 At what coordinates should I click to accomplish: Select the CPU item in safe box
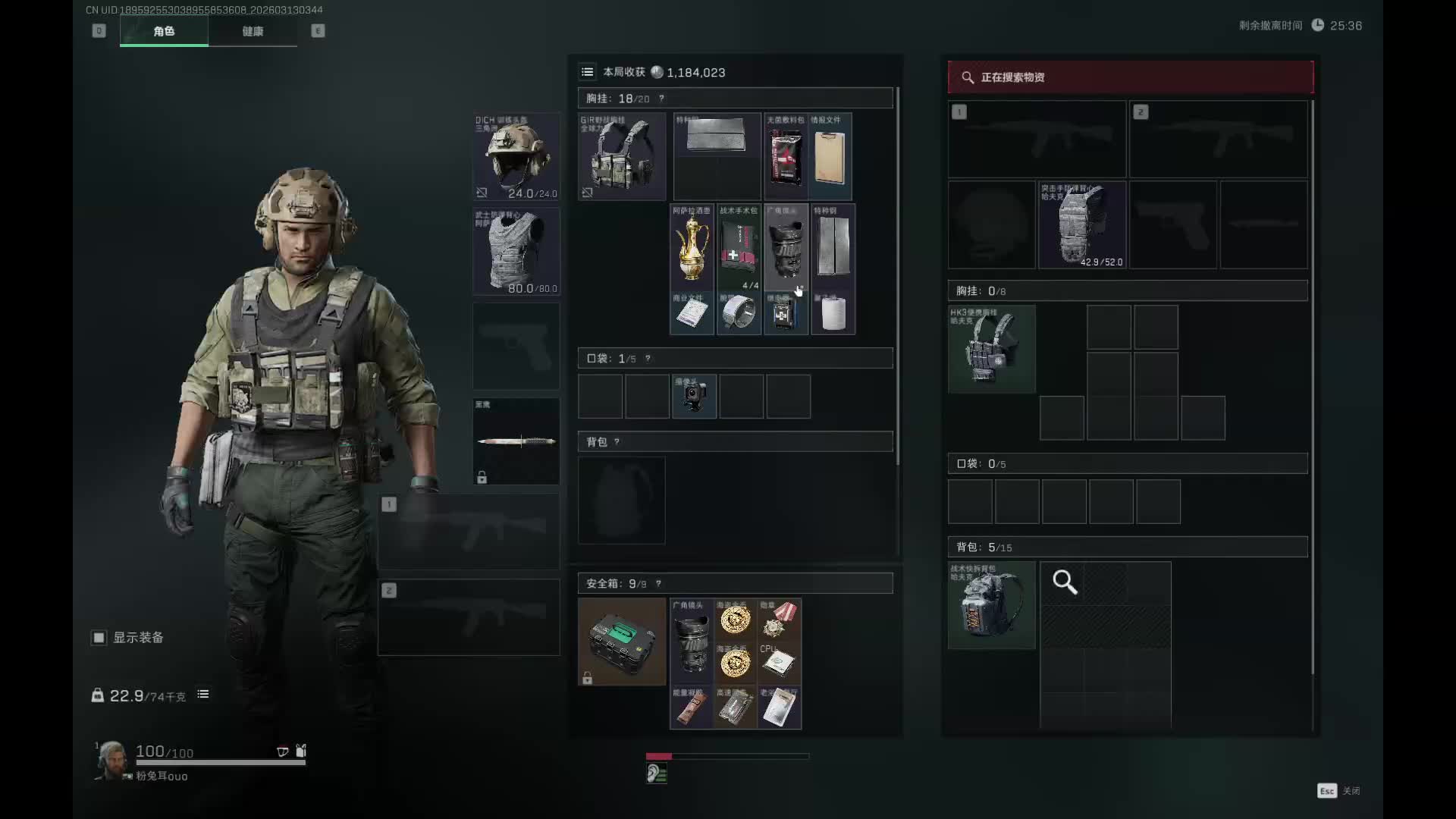pos(779,663)
